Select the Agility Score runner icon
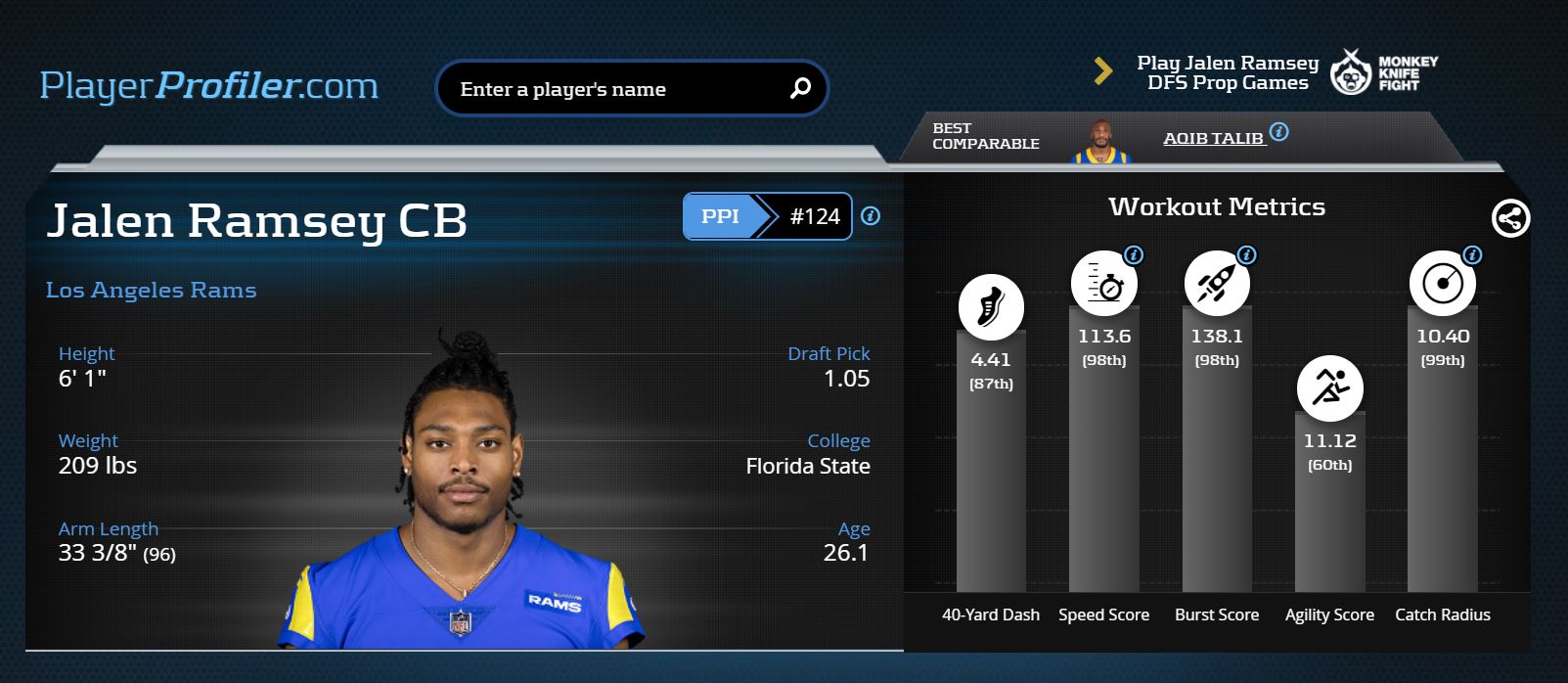Screen dimensions: 1568x683 1329,388
